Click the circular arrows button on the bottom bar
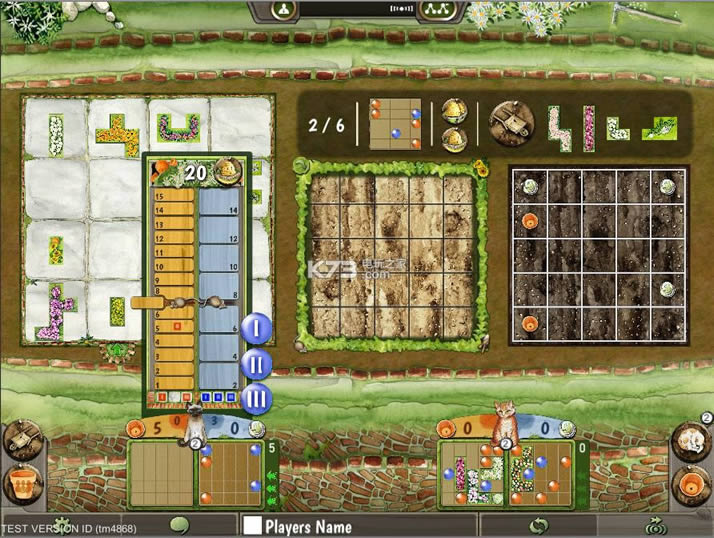714x538 pixels. click(539, 525)
